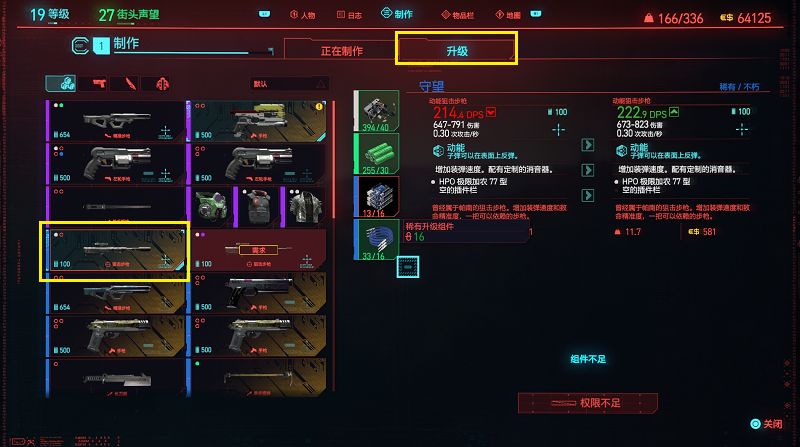Choose the katana sword item slot

(115, 208)
